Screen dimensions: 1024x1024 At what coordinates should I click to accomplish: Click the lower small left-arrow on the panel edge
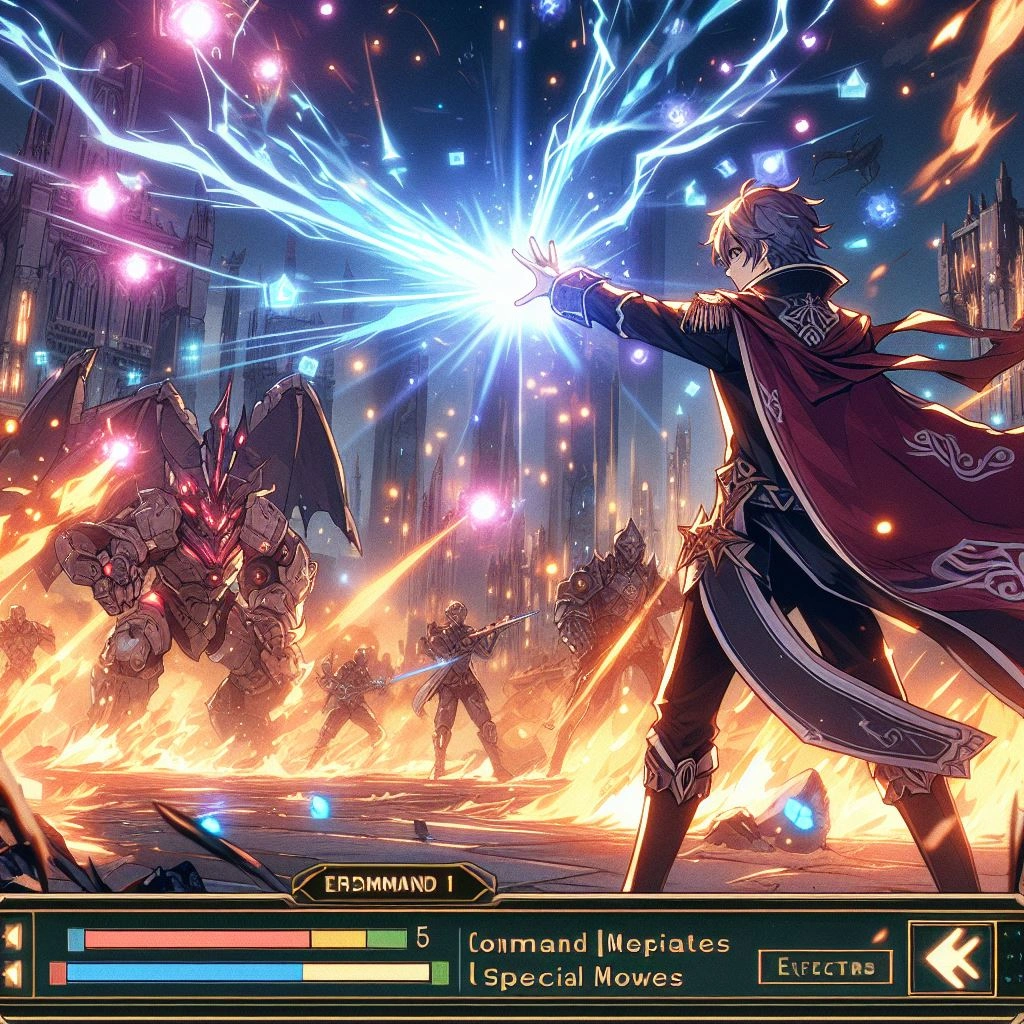(13, 971)
